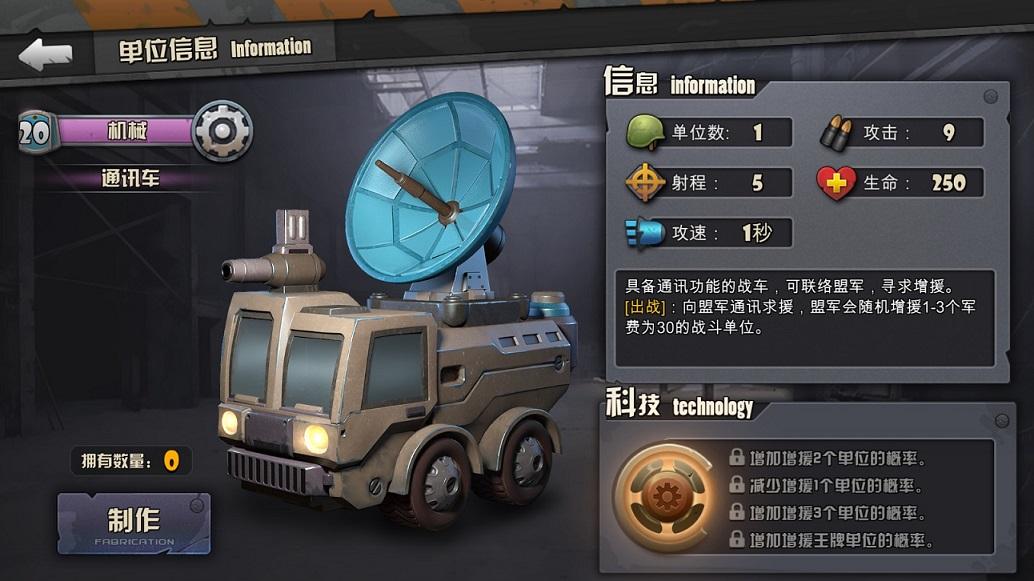Go back using the arrow button
1034x581 pixels.
46,54
